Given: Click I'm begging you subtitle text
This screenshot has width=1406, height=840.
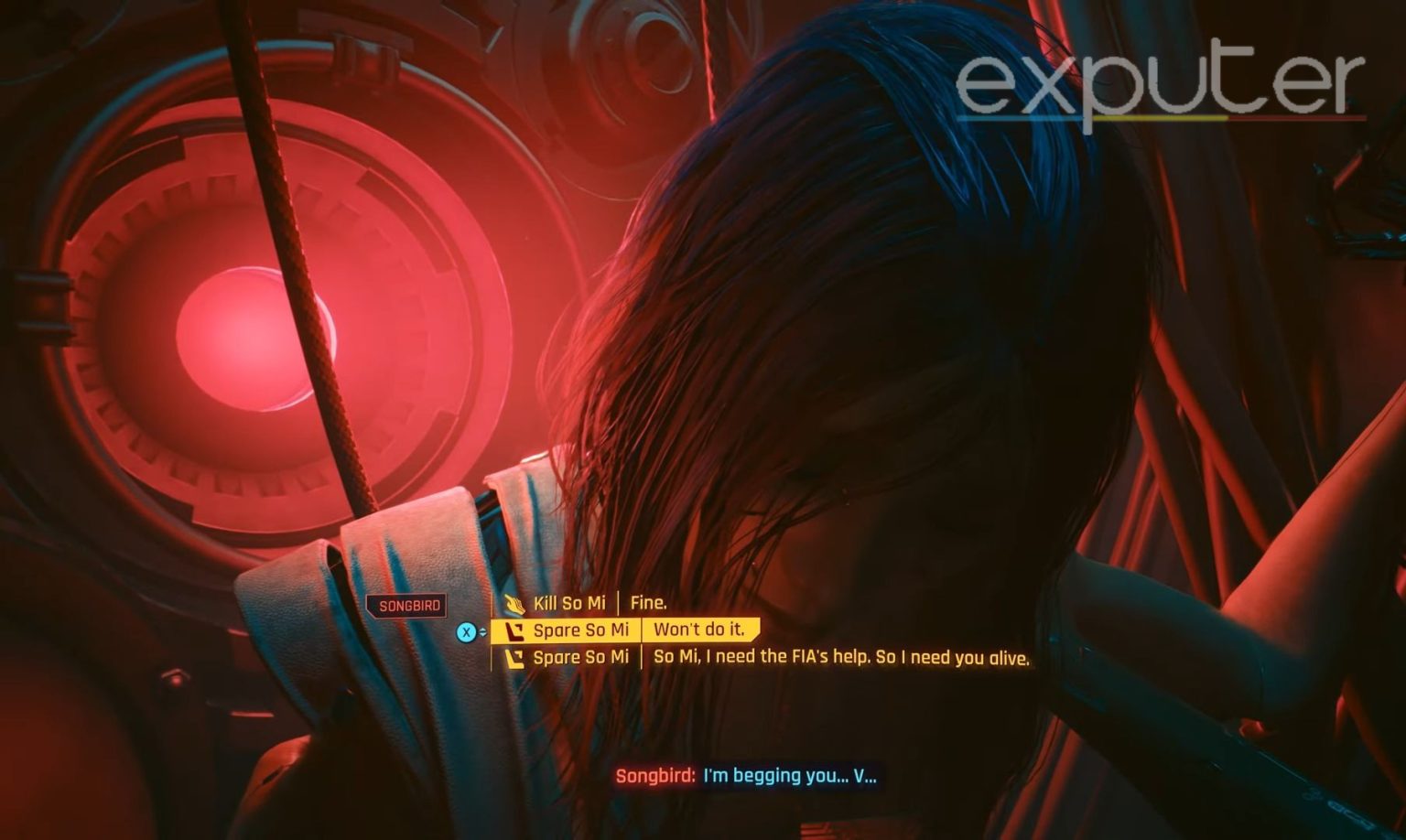Looking at the screenshot, I should pos(789,775).
